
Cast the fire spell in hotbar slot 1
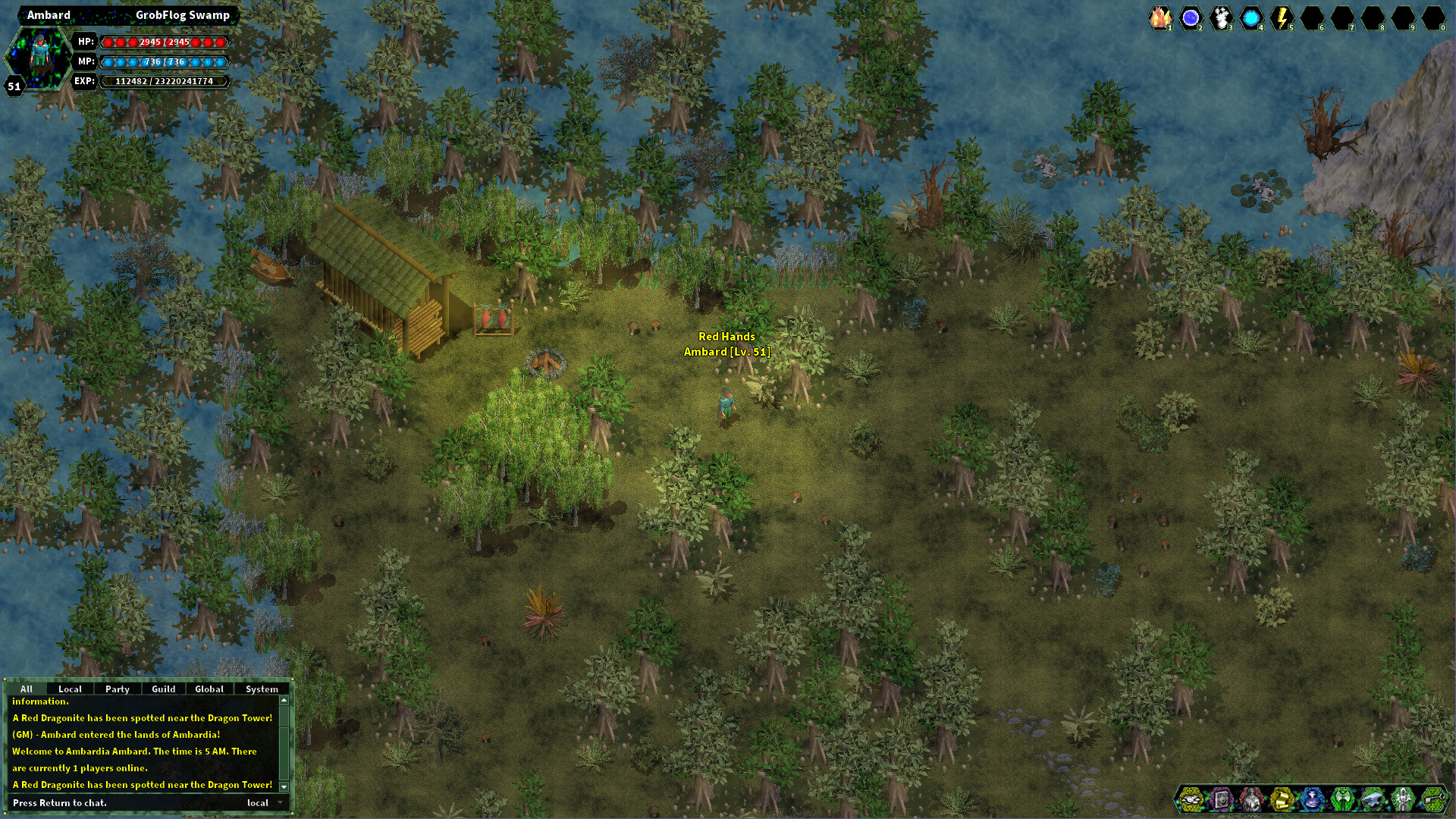[x=1160, y=17]
